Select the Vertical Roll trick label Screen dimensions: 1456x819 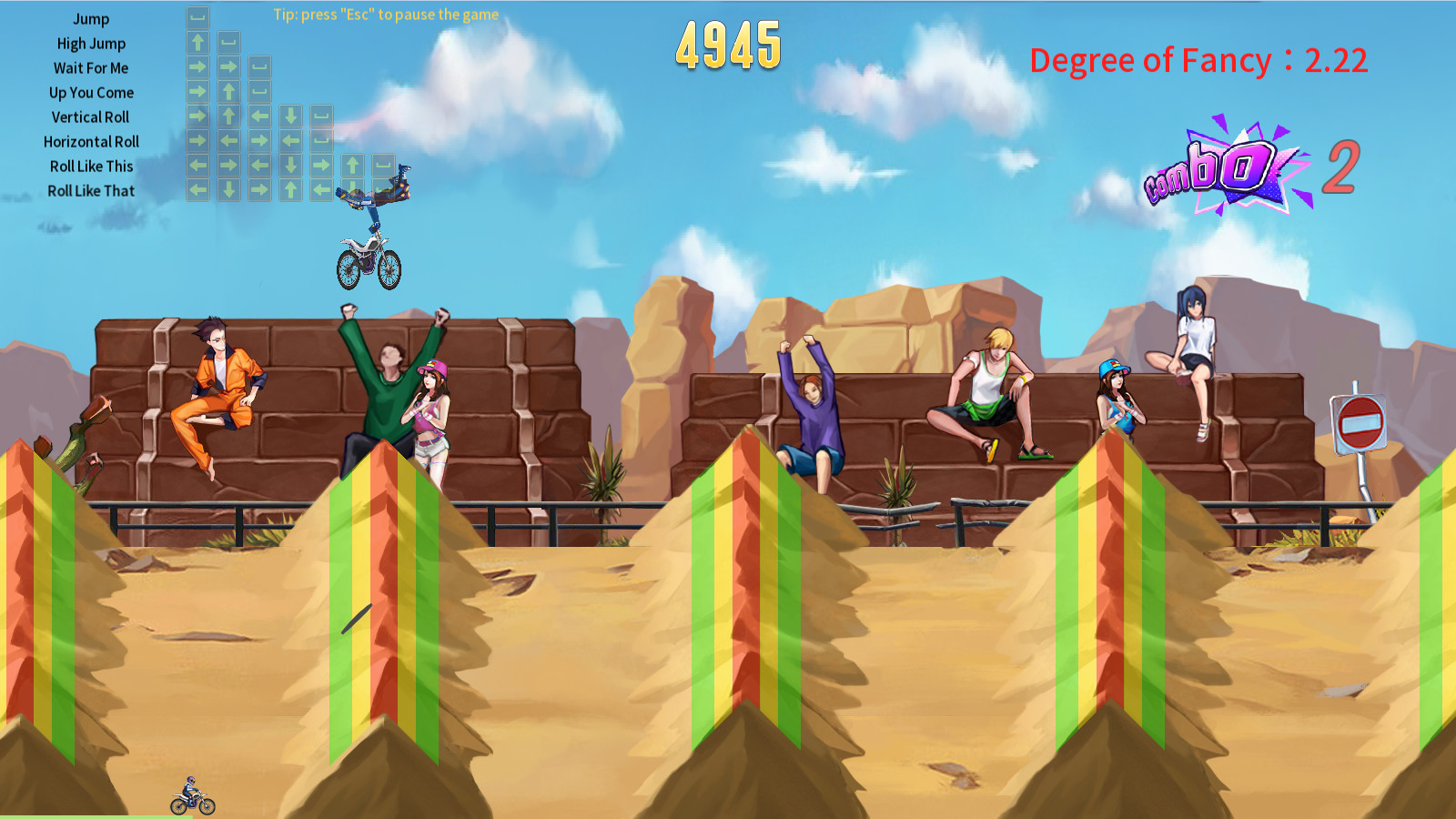click(x=91, y=116)
